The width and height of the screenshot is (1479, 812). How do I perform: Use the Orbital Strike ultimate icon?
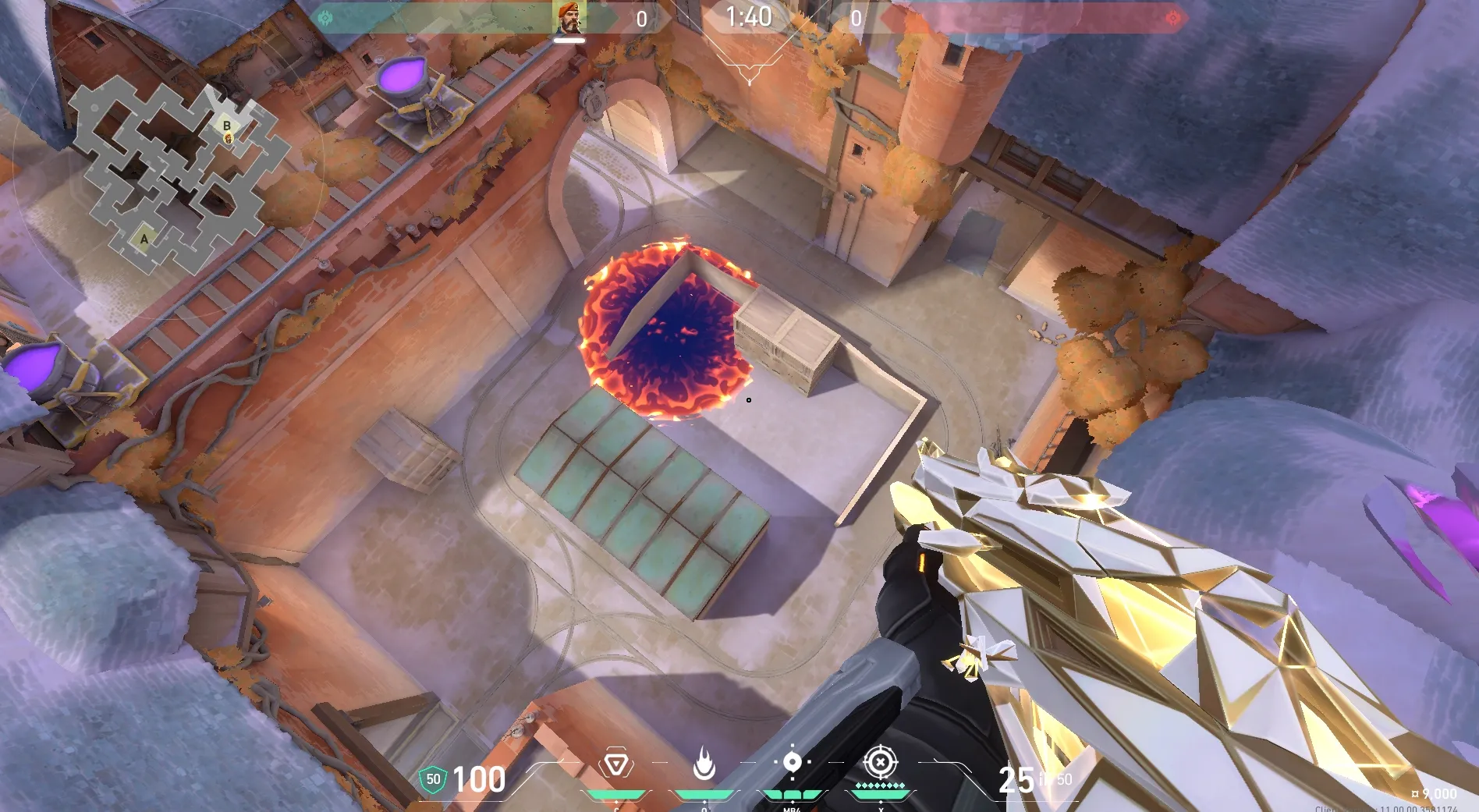click(x=881, y=762)
